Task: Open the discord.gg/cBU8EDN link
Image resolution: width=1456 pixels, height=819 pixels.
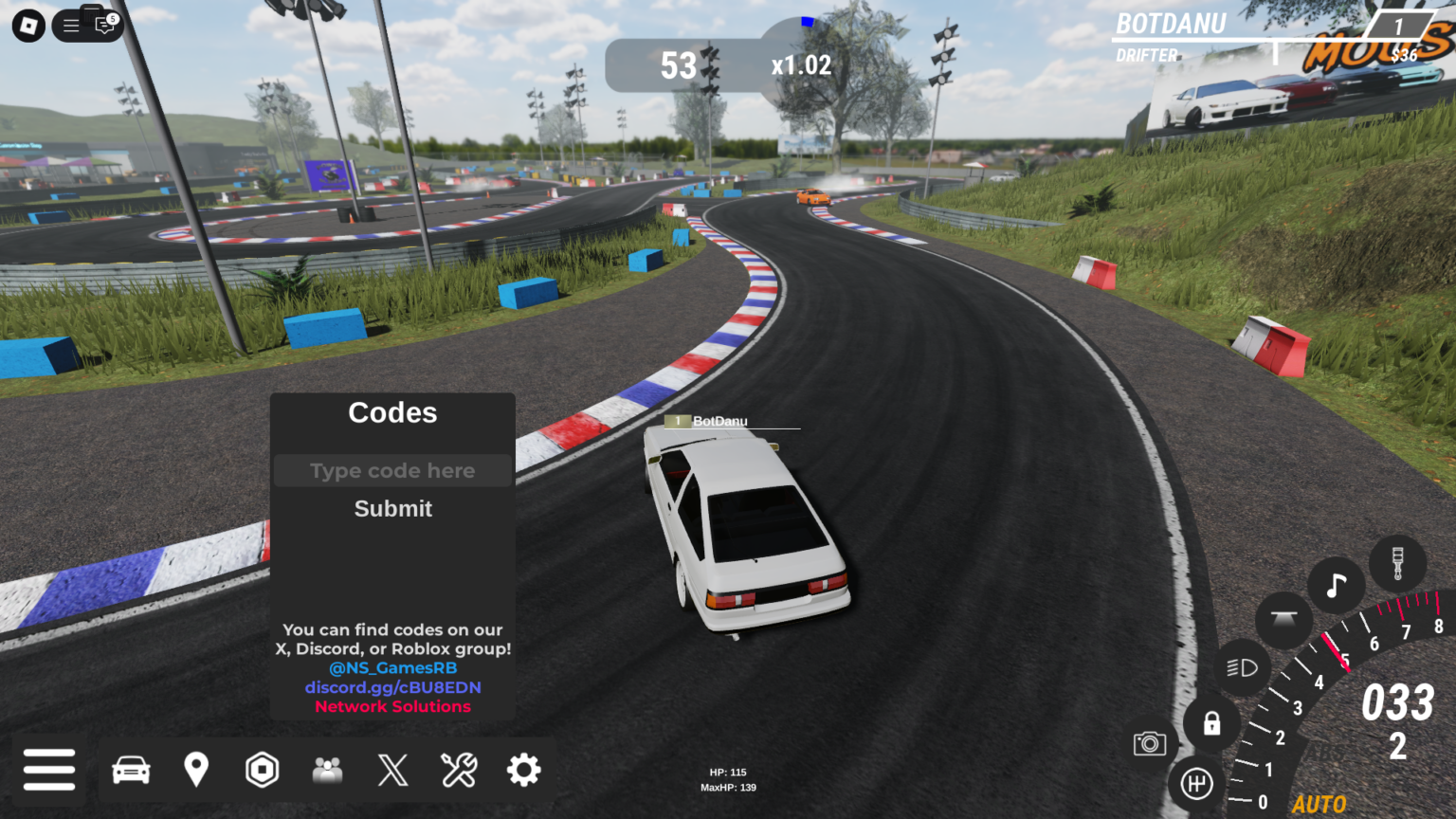Action: [392, 686]
